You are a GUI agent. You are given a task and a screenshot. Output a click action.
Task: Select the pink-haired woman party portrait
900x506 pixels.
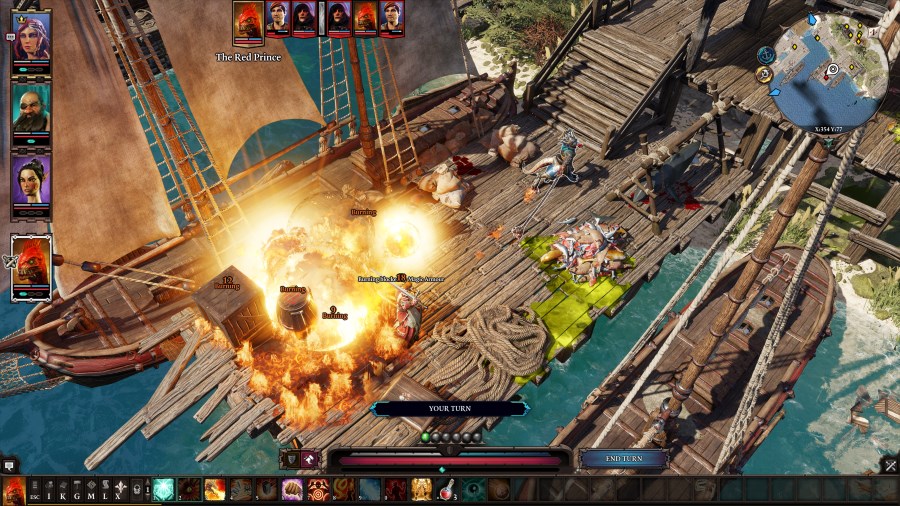click(x=32, y=37)
